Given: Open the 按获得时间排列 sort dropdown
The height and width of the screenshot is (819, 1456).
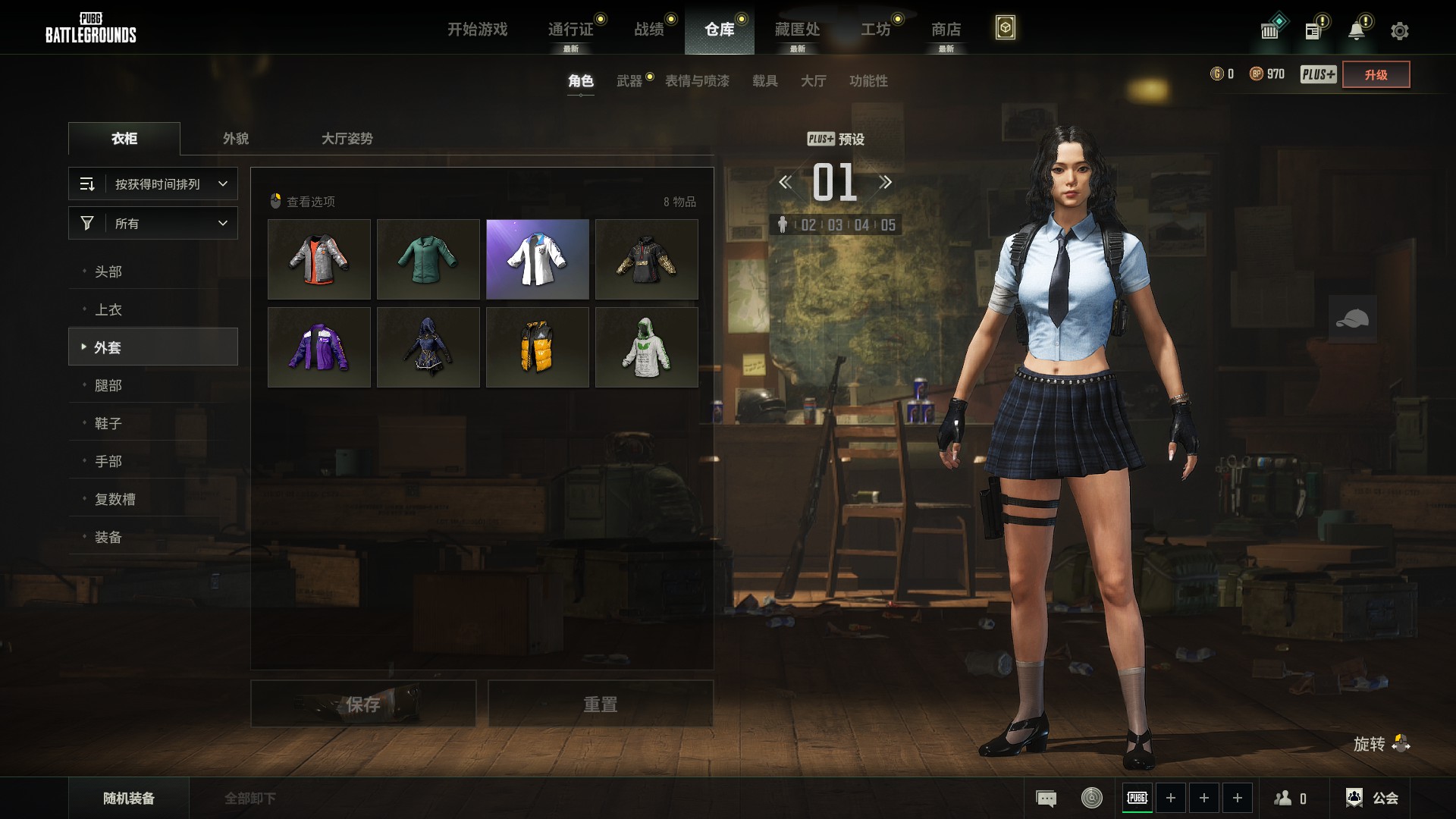Looking at the screenshot, I should coord(153,184).
